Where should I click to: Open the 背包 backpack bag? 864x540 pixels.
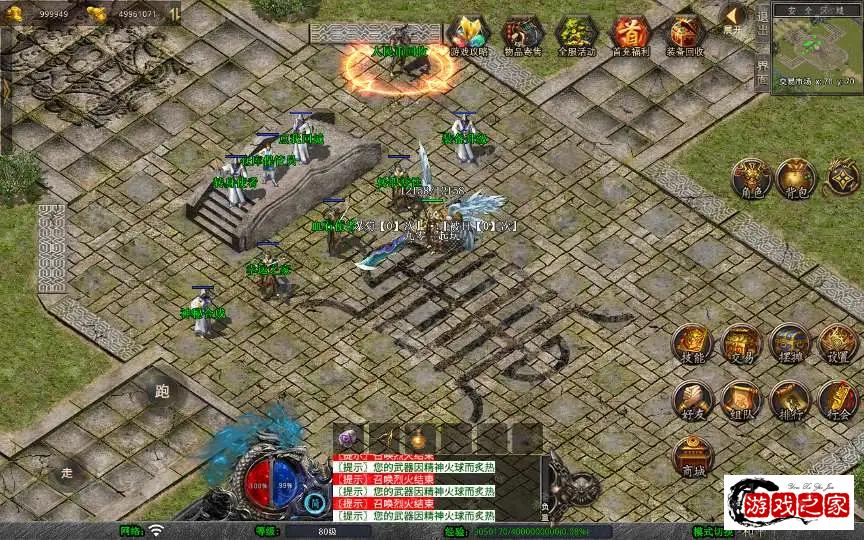797,177
